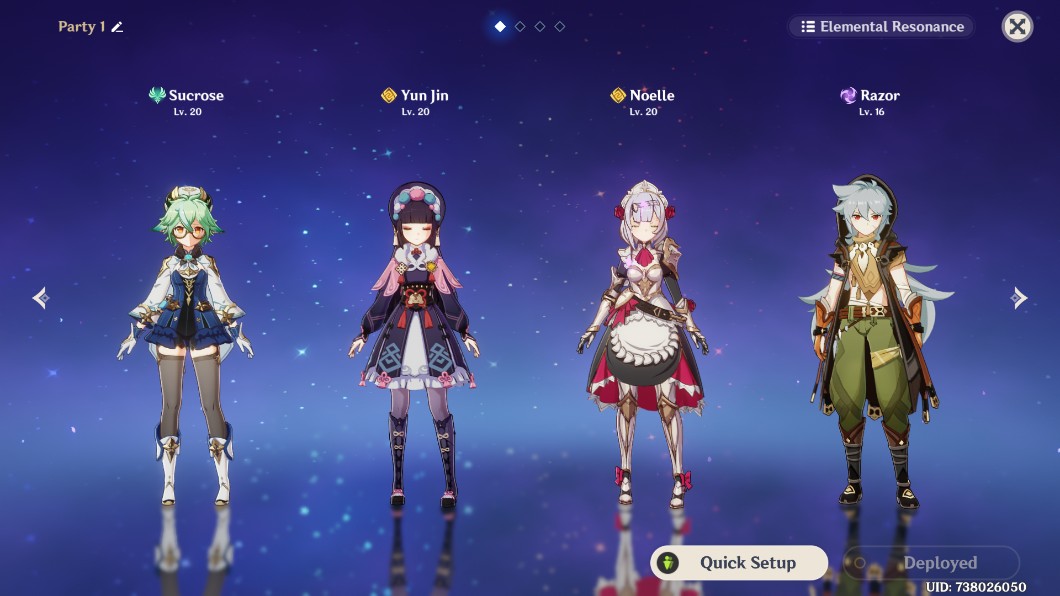Image resolution: width=1060 pixels, height=596 pixels.
Task: Select Sucrose's party slot
Action: point(185,330)
